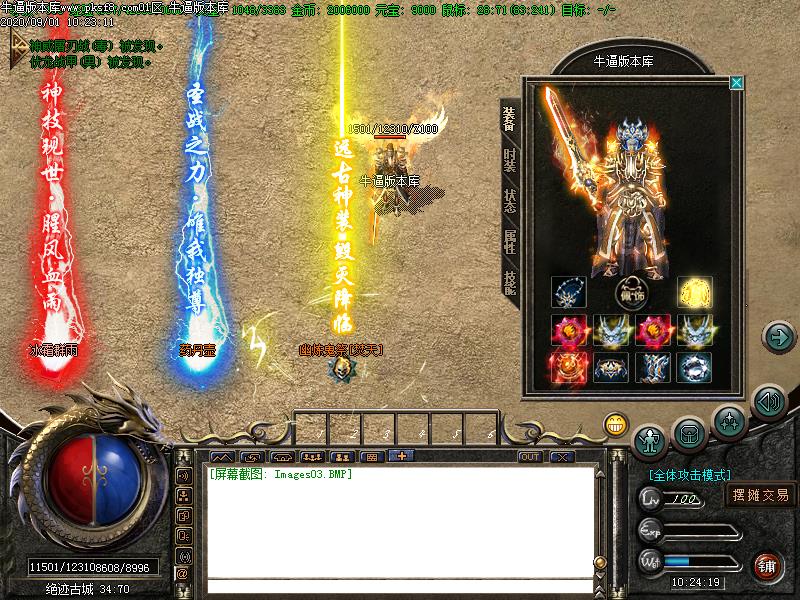Image resolution: width=800 pixels, height=600 pixels.
Task: Select the blue necklace equipment slot
Action: point(568,292)
